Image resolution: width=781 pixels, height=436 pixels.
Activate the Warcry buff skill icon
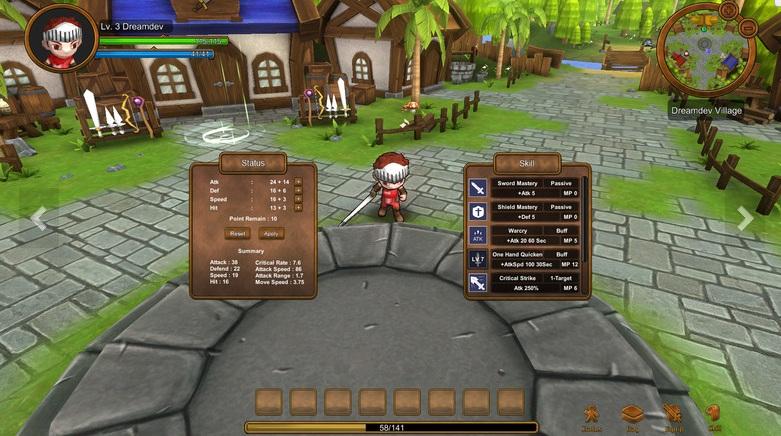479,235
